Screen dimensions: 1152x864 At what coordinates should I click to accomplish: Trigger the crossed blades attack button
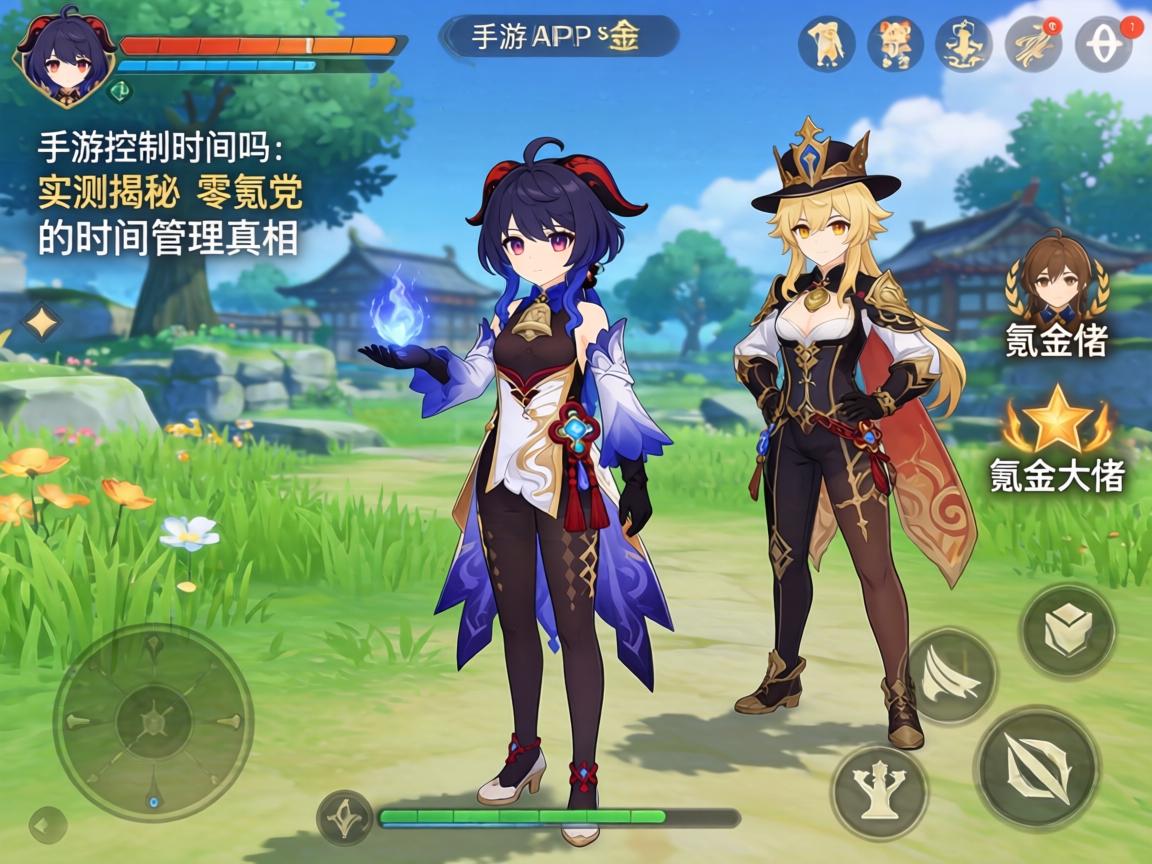pyautogui.click(x=1037, y=767)
